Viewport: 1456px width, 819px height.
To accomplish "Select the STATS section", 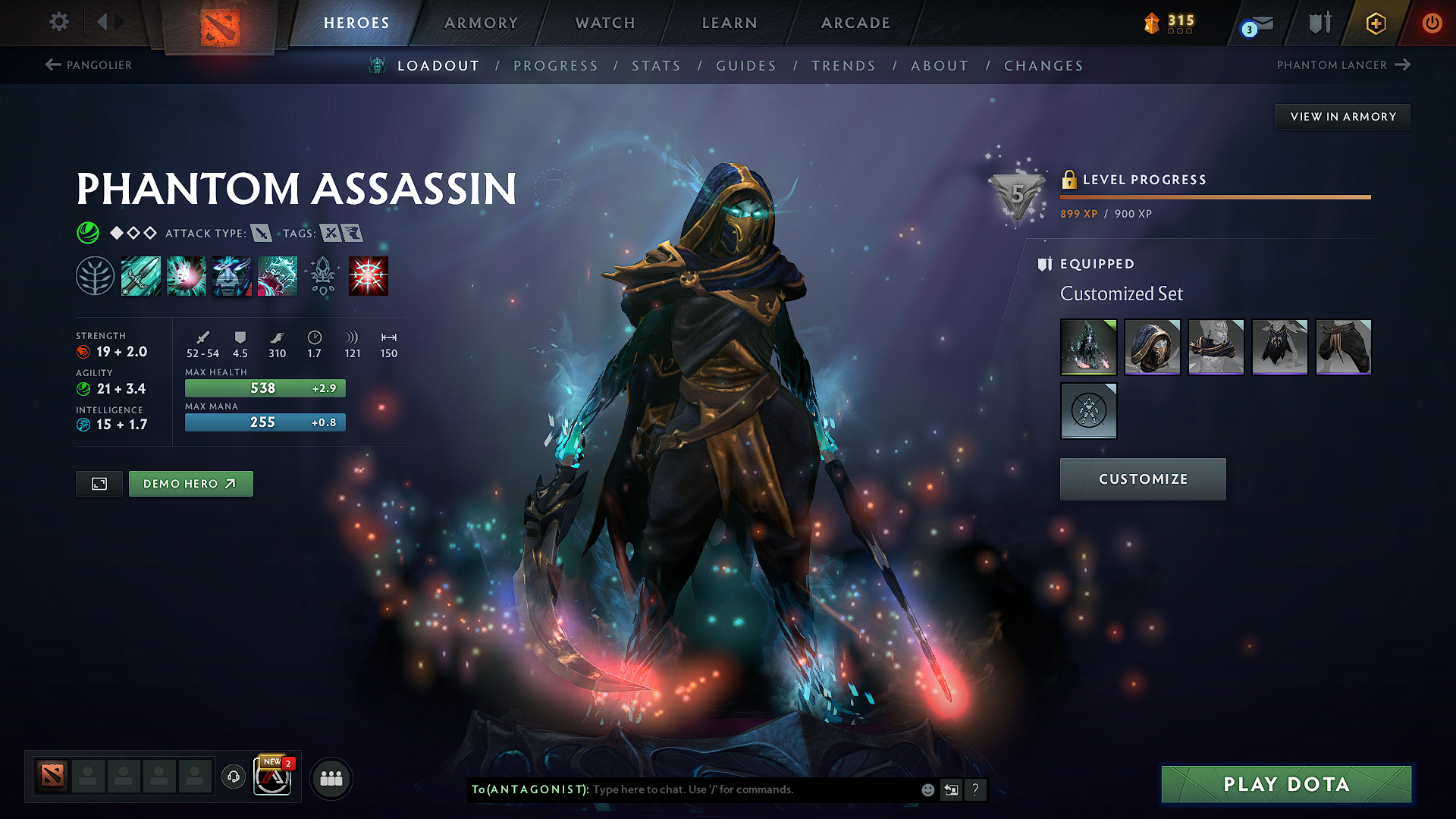I will pyautogui.click(x=657, y=66).
